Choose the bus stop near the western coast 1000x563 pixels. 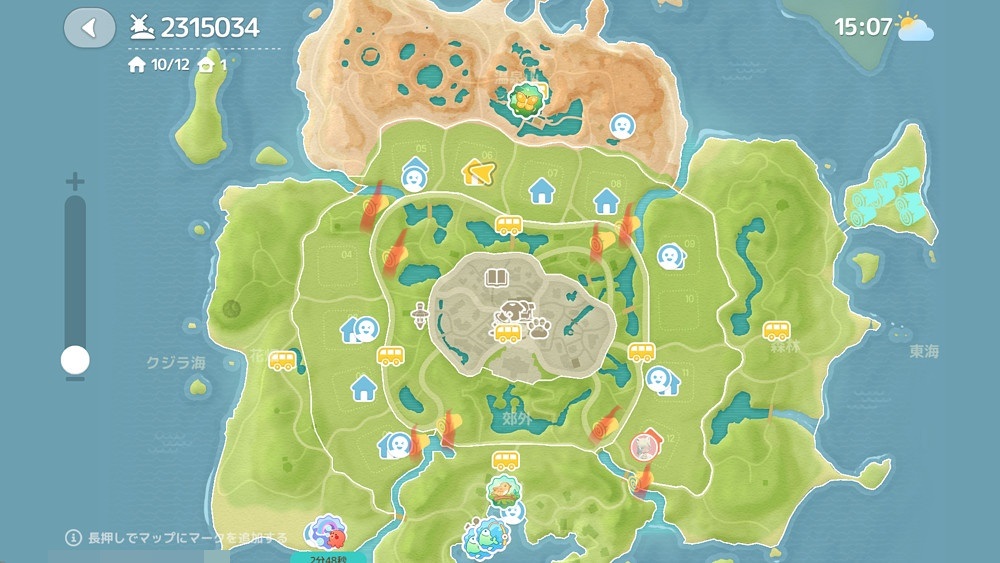282,359
